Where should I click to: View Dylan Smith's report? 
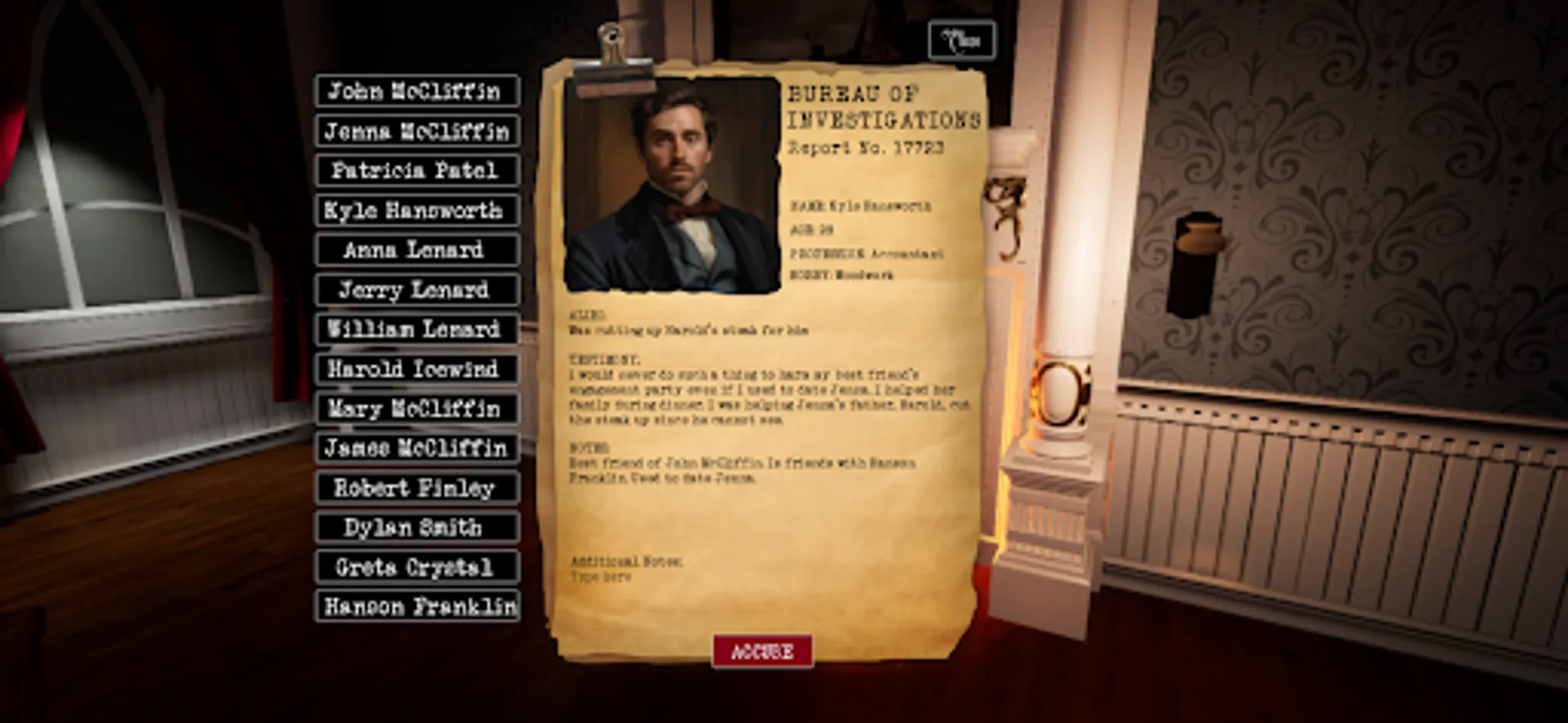[x=415, y=529]
